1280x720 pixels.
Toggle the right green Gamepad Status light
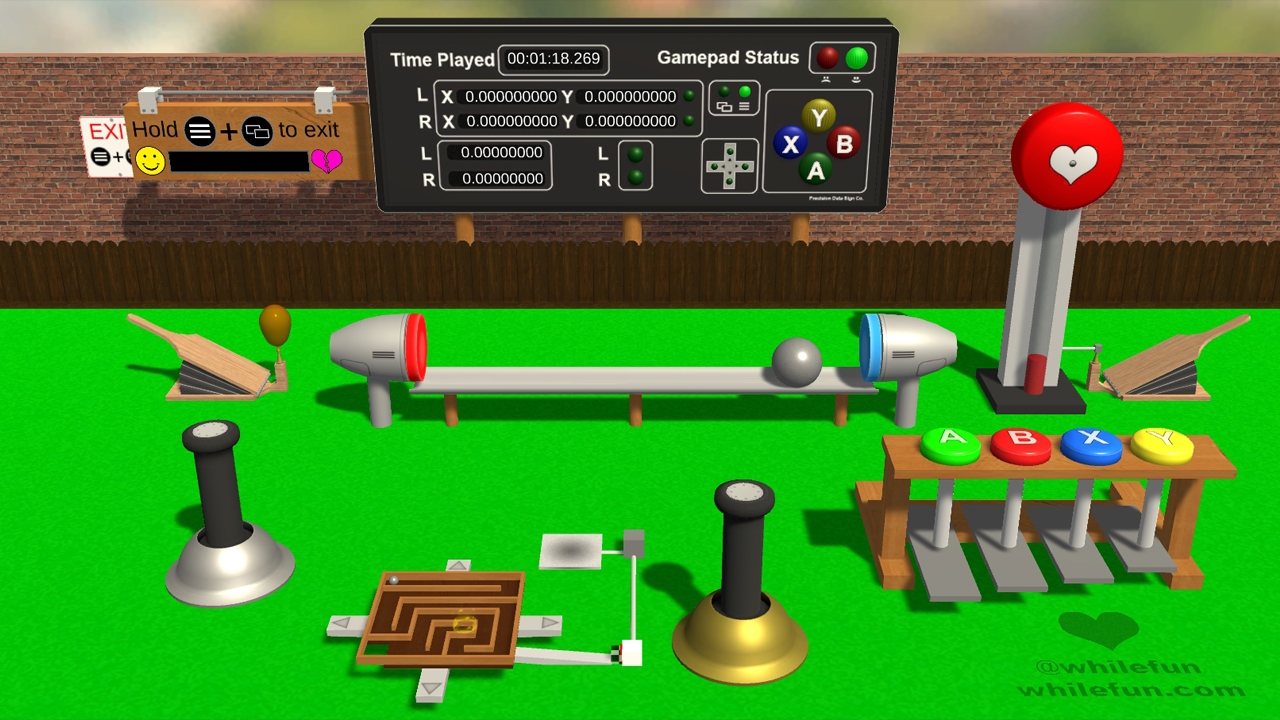[856, 58]
